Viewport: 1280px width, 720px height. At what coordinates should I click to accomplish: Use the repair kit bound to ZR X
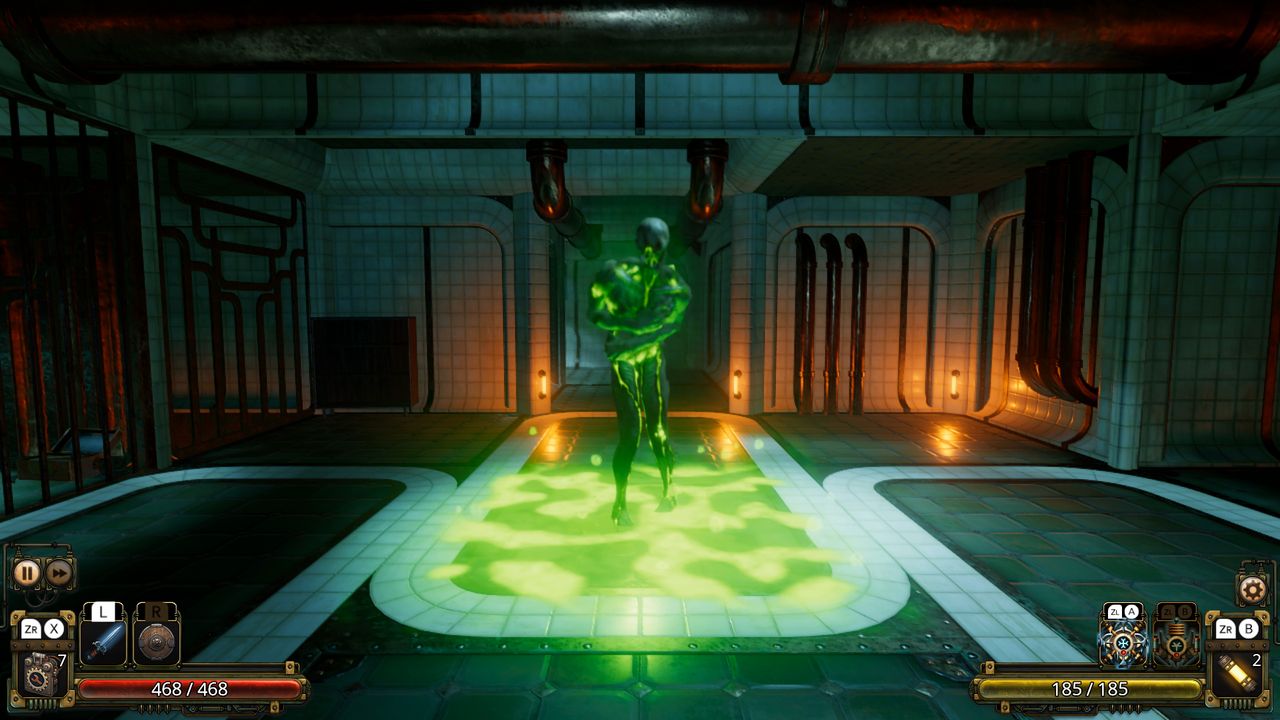(x=41, y=673)
